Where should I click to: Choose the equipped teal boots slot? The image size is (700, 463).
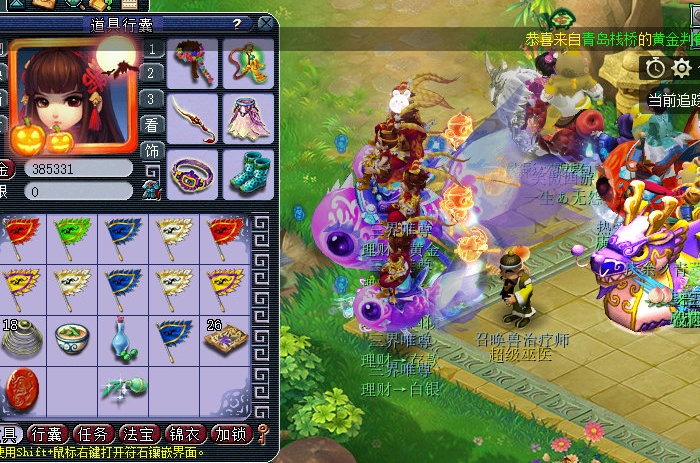tap(248, 173)
